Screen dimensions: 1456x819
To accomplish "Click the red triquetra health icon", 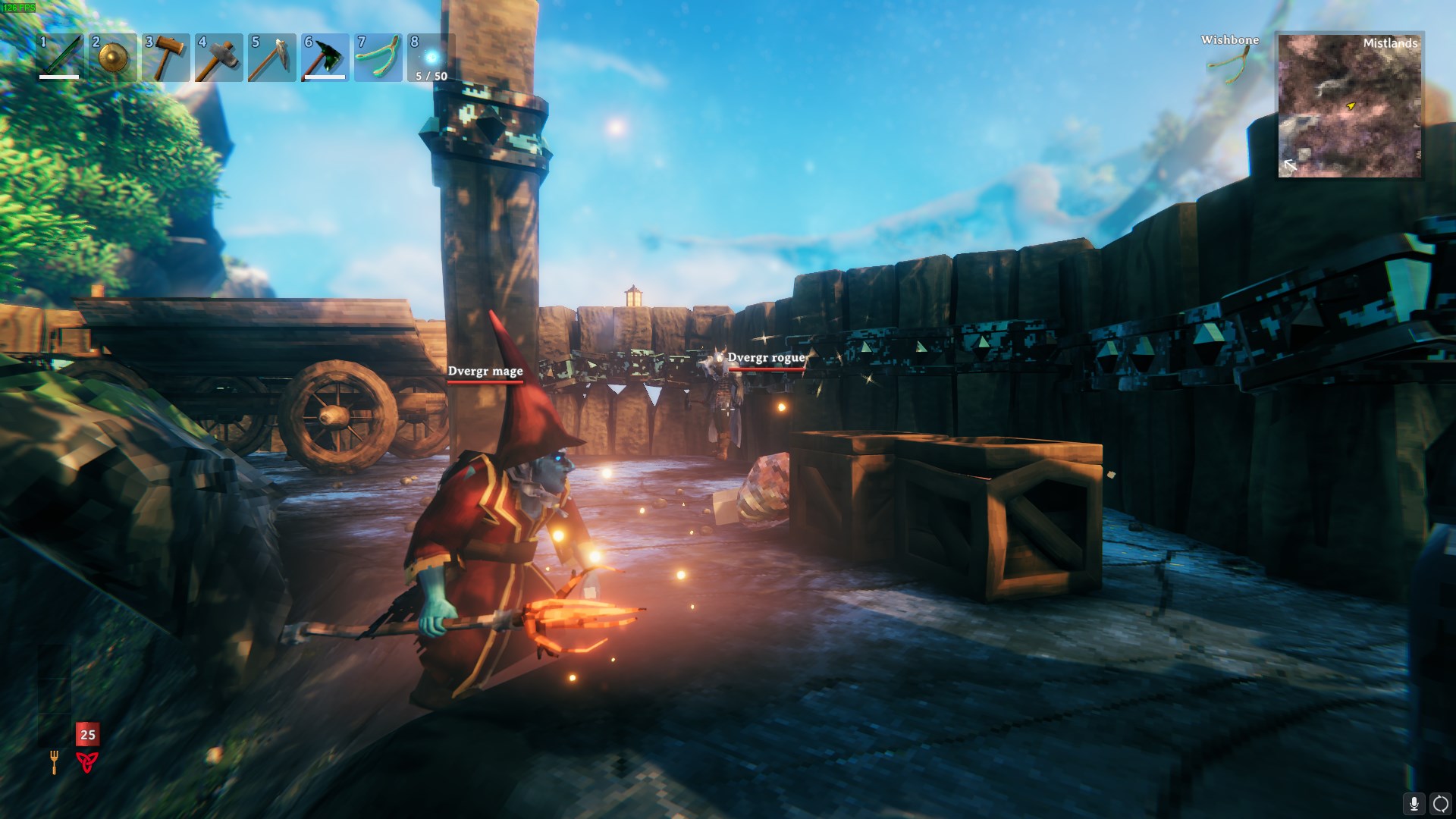I will tap(87, 761).
